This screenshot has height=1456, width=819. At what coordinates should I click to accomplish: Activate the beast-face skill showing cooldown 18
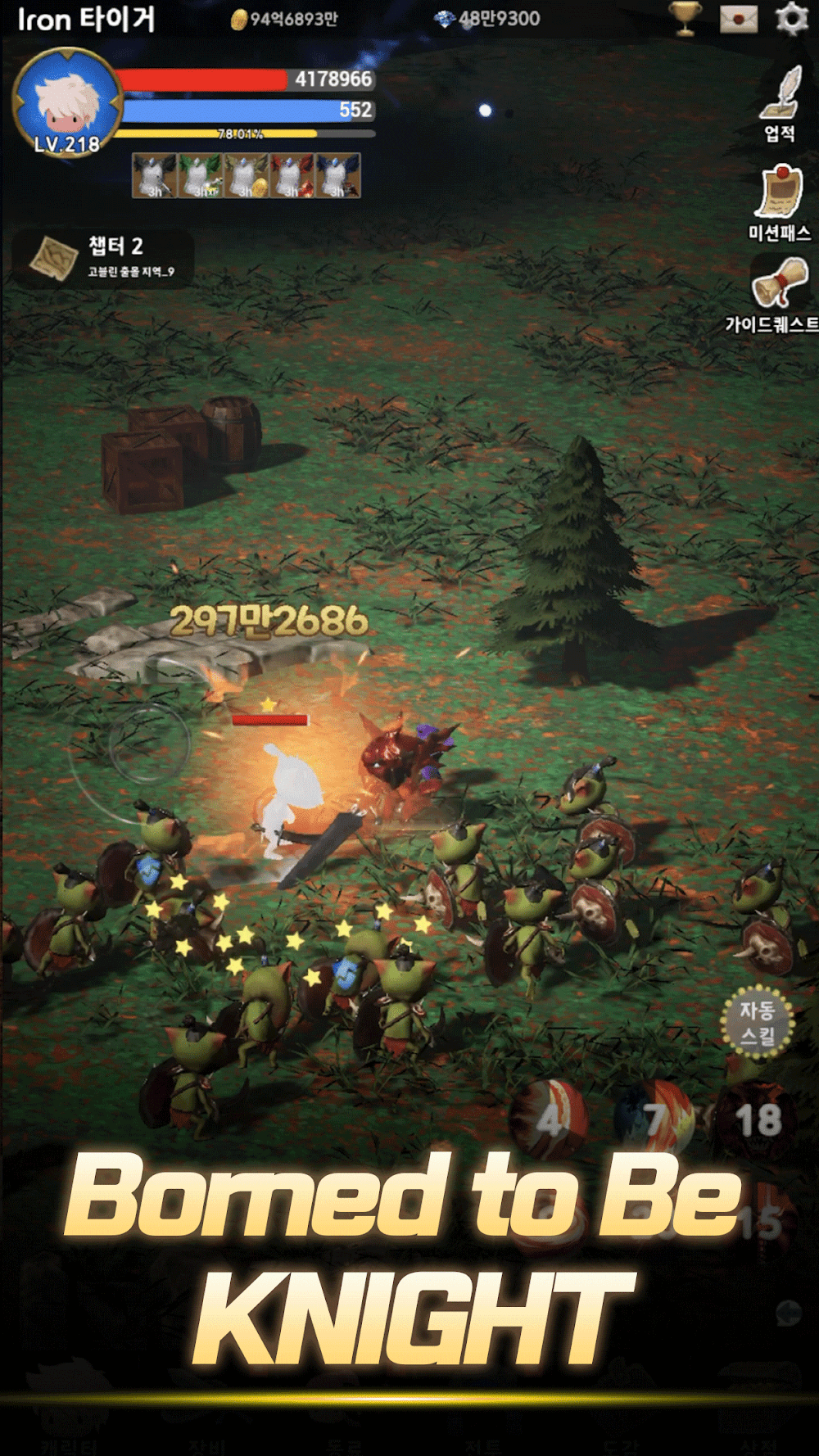(x=756, y=1119)
